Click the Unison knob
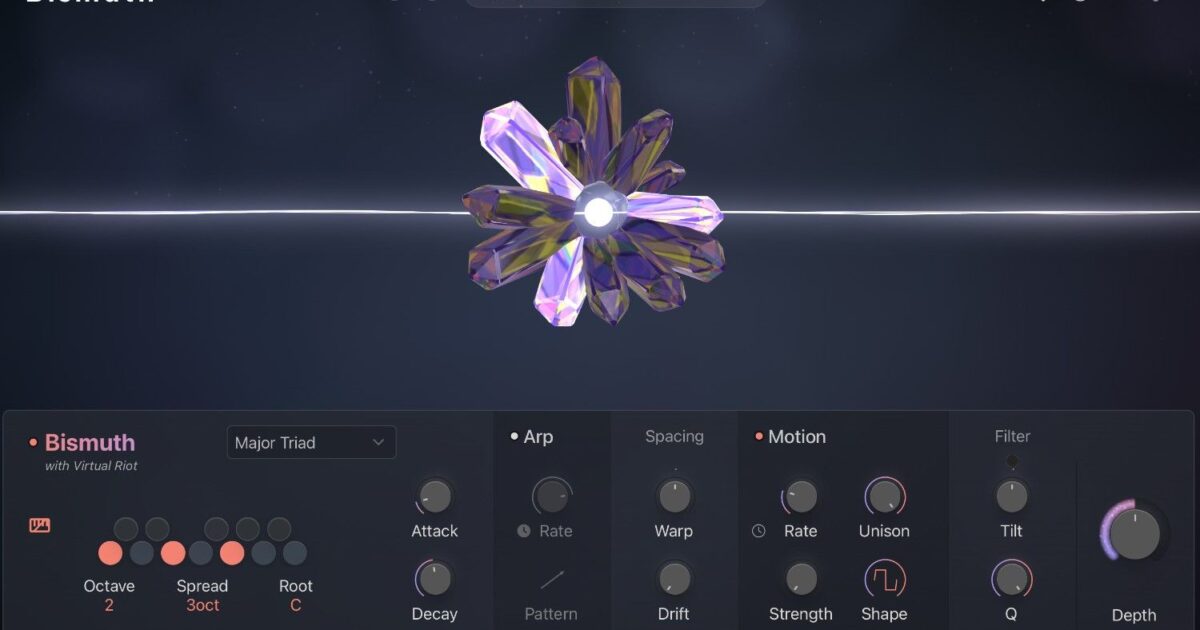1200x630 pixels. (x=884, y=495)
